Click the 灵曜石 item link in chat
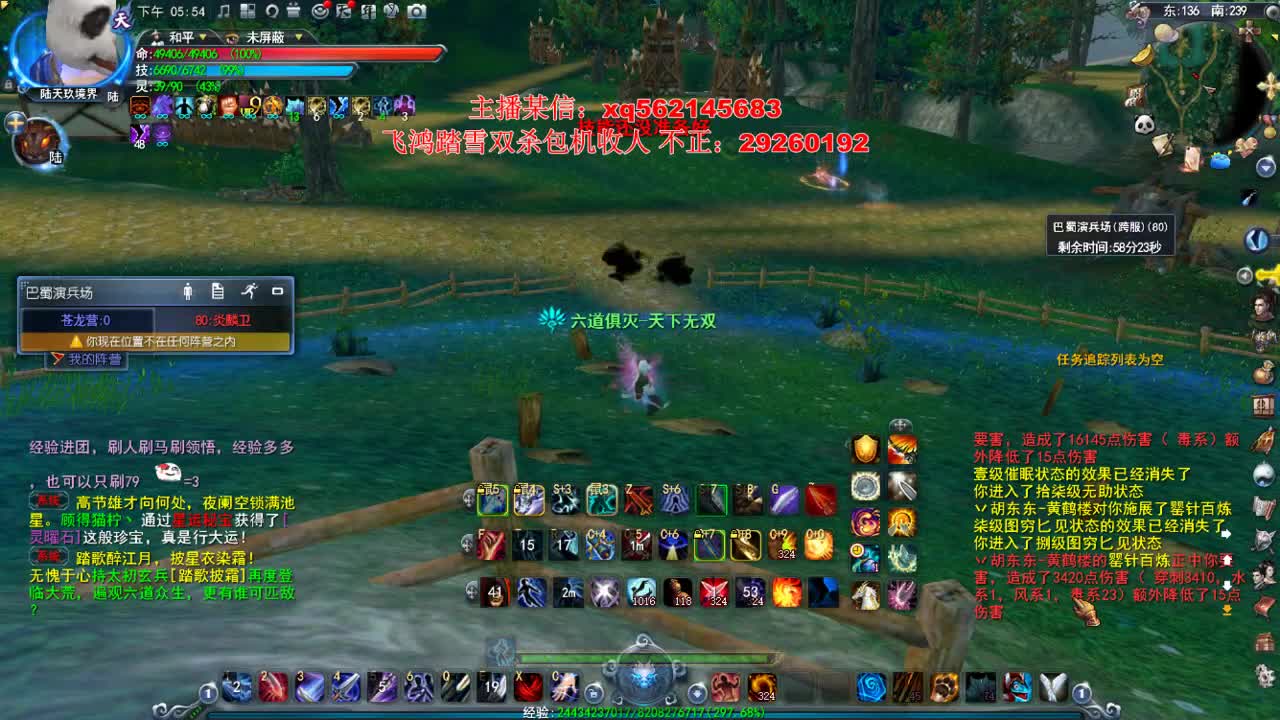The width and height of the screenshot is (1280, 720). pos(53,536)
